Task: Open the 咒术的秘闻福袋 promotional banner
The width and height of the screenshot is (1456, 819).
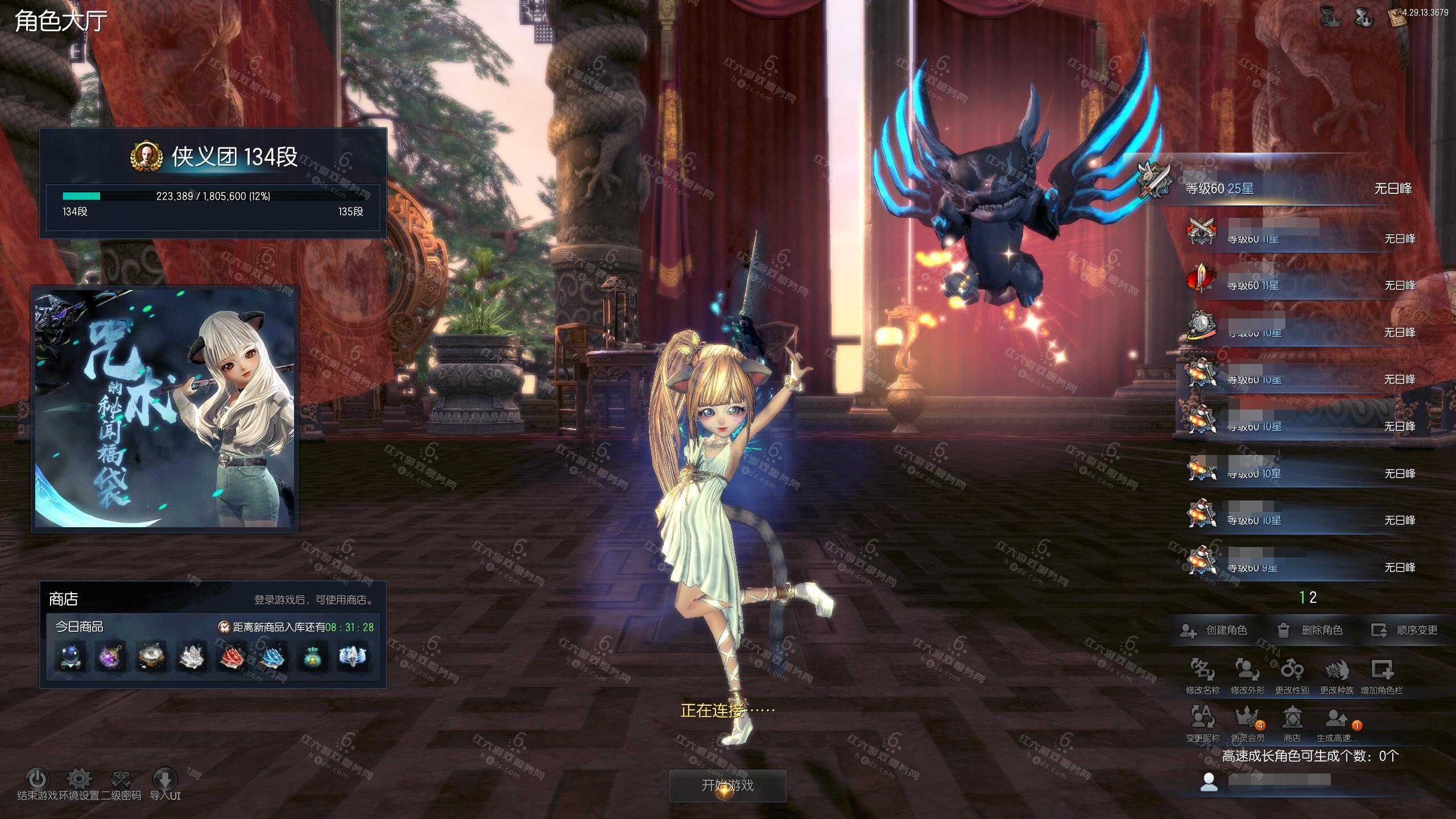Action: click(165, 409)
